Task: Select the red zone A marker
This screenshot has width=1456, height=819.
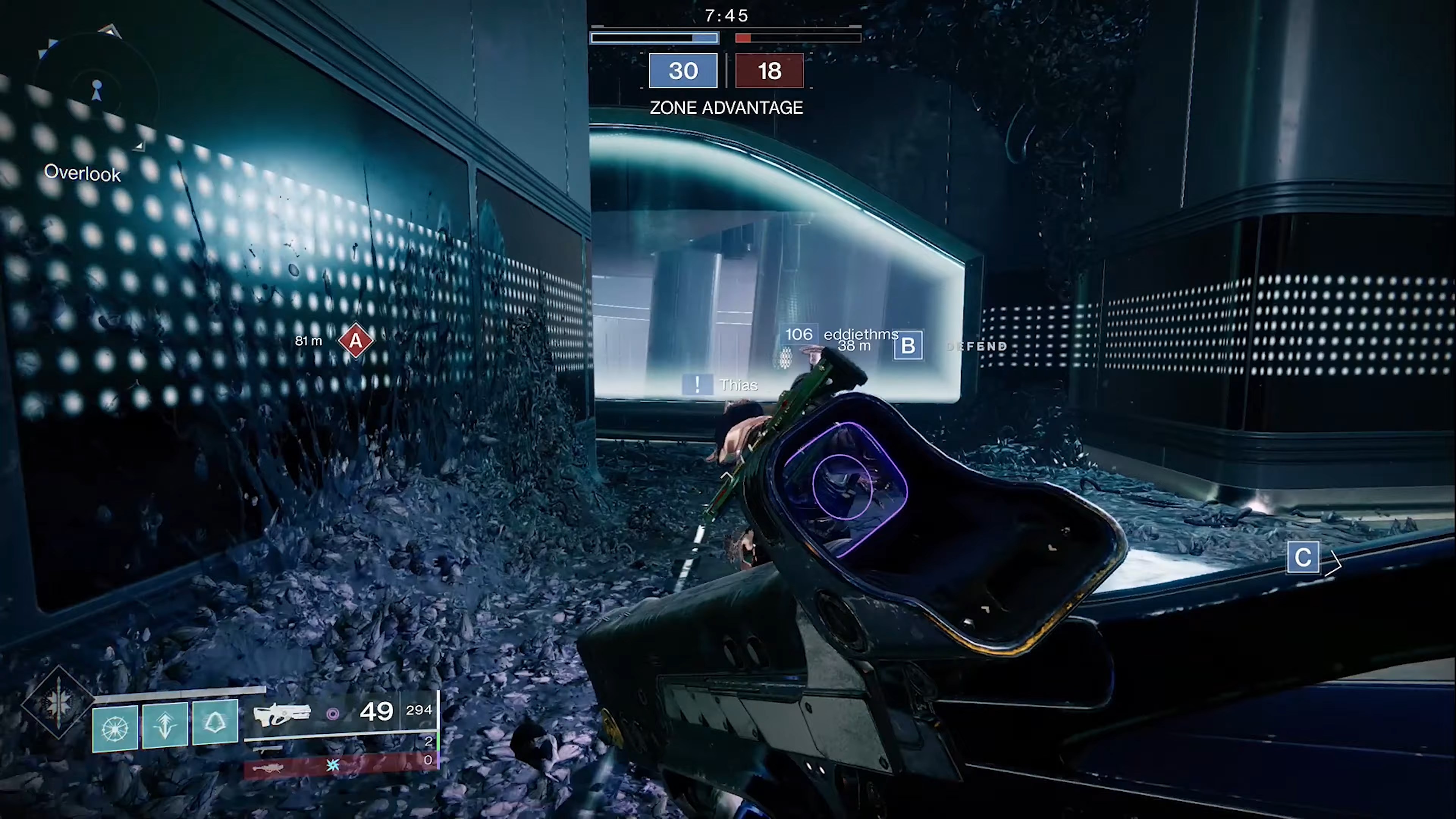Action: [x=356, y=340]
